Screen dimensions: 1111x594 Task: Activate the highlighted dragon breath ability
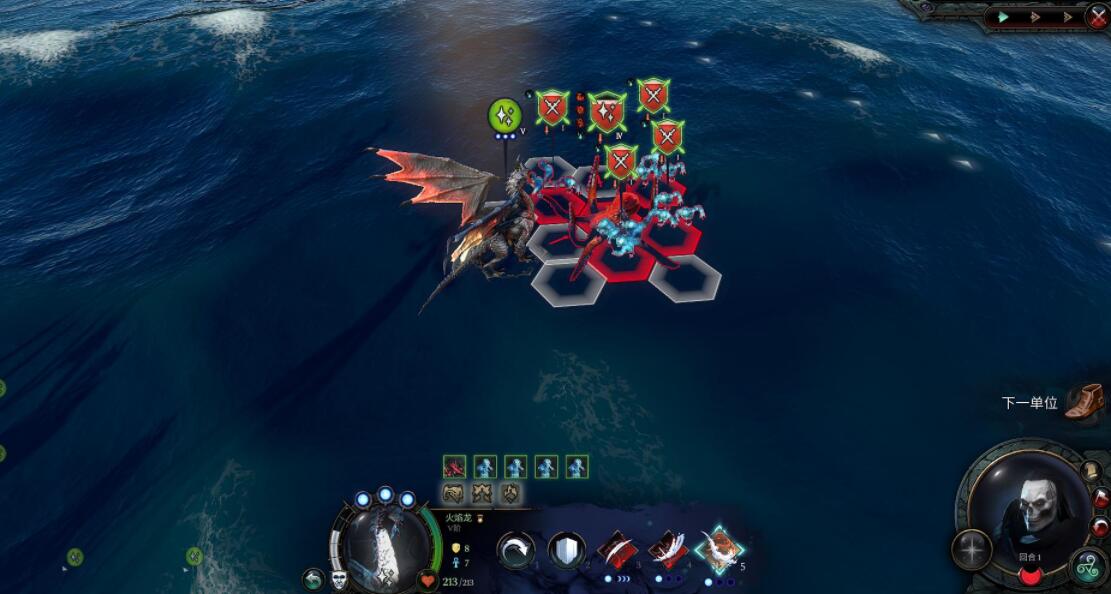[718, 549]
